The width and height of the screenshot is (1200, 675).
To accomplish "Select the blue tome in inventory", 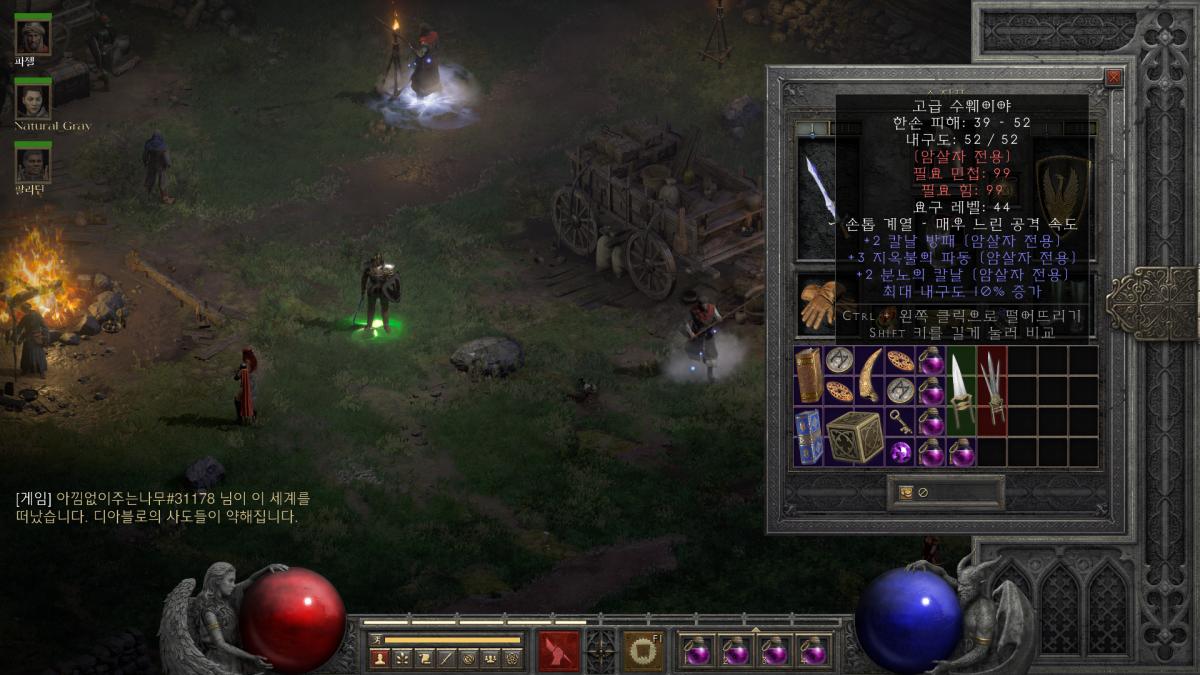I will point(809,437).
